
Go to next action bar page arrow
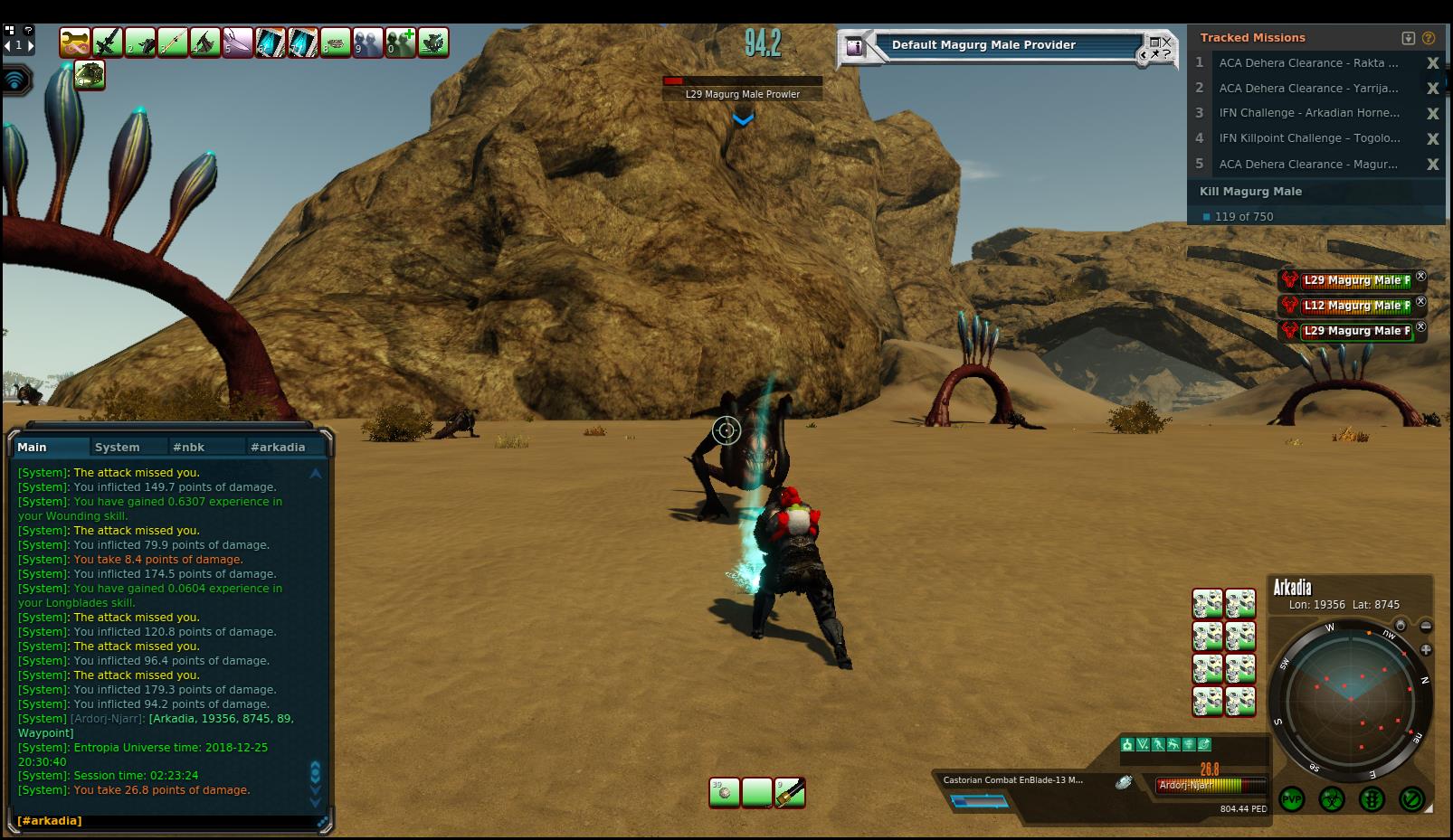click(x=30, y=45)
